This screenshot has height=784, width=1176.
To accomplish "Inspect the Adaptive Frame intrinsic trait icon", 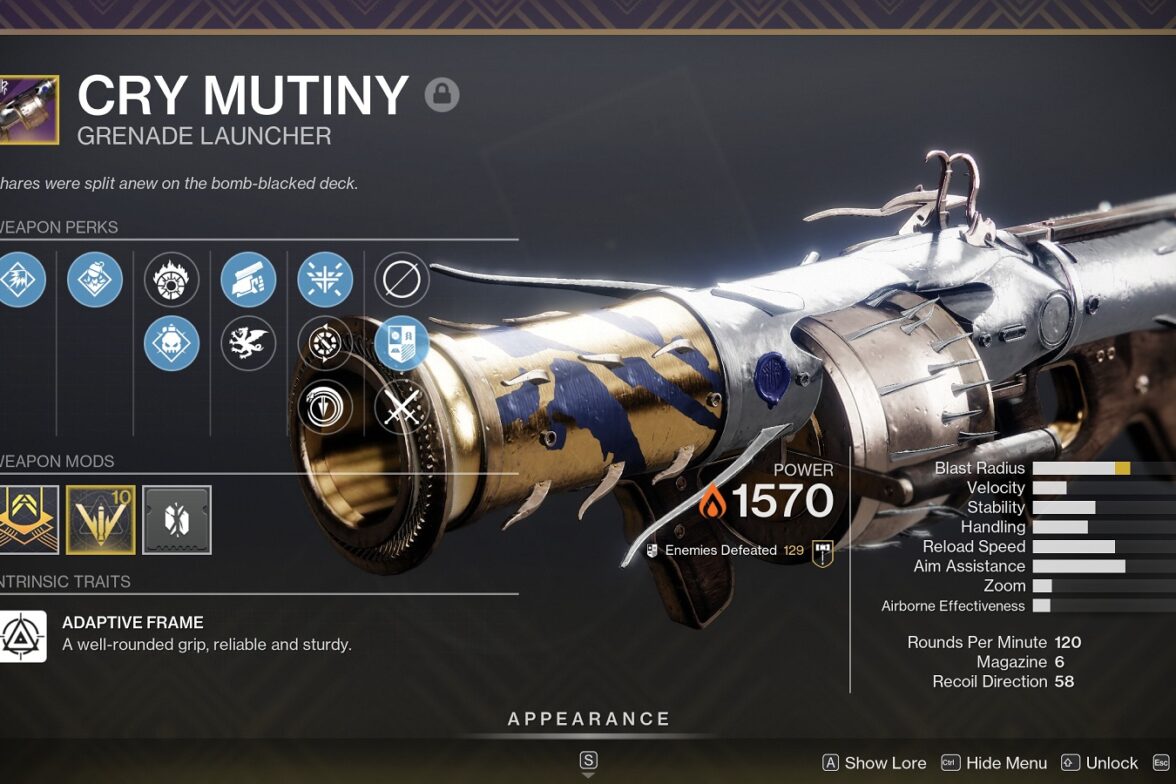I will click(22, 636).
